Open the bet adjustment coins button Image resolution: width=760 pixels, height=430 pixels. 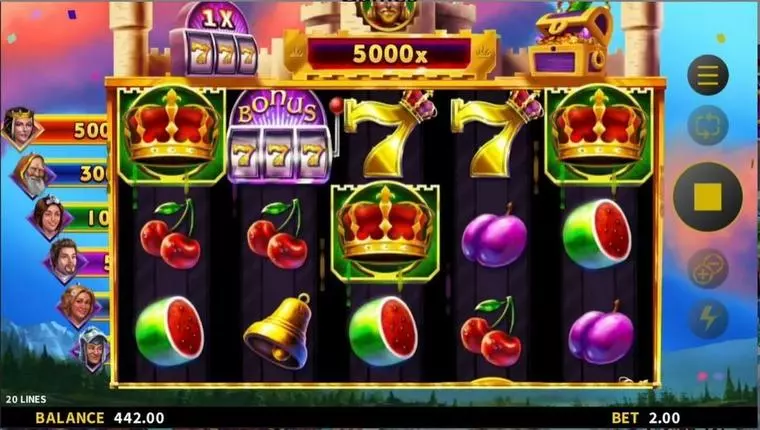(707, 269)
